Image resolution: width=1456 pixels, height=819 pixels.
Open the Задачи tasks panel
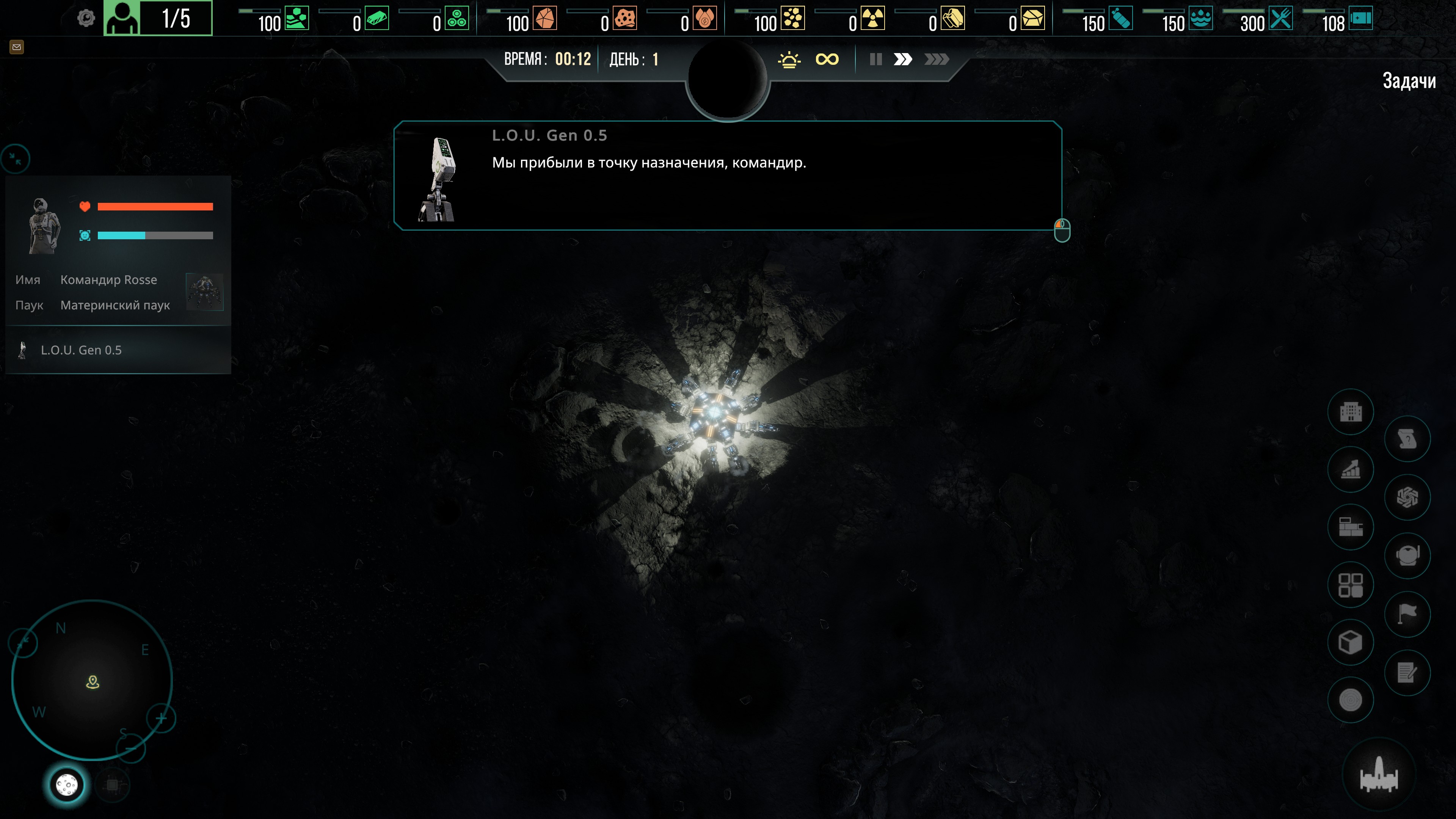pos(1409,81)
